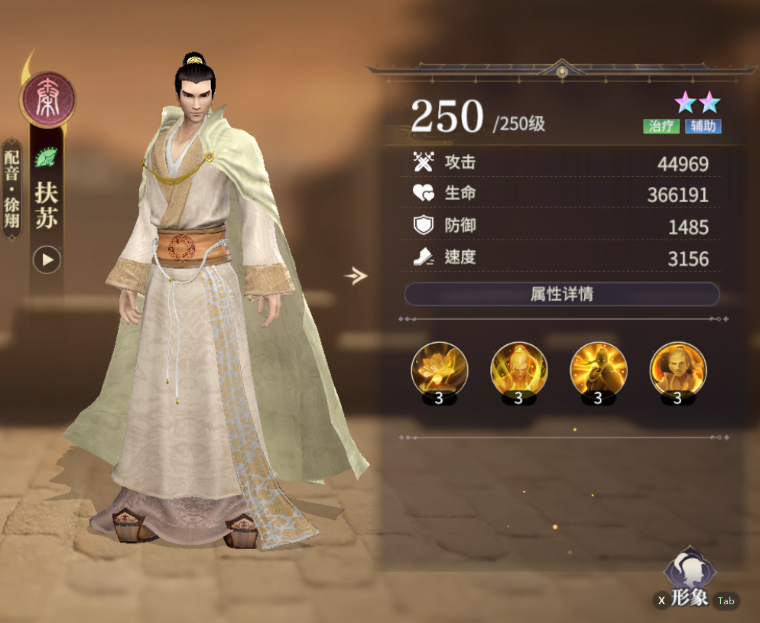Open the 属性详情 attribute details
The width and height of the screenshot is (760, 623).
pyautogui.click(x=561, y=294)
